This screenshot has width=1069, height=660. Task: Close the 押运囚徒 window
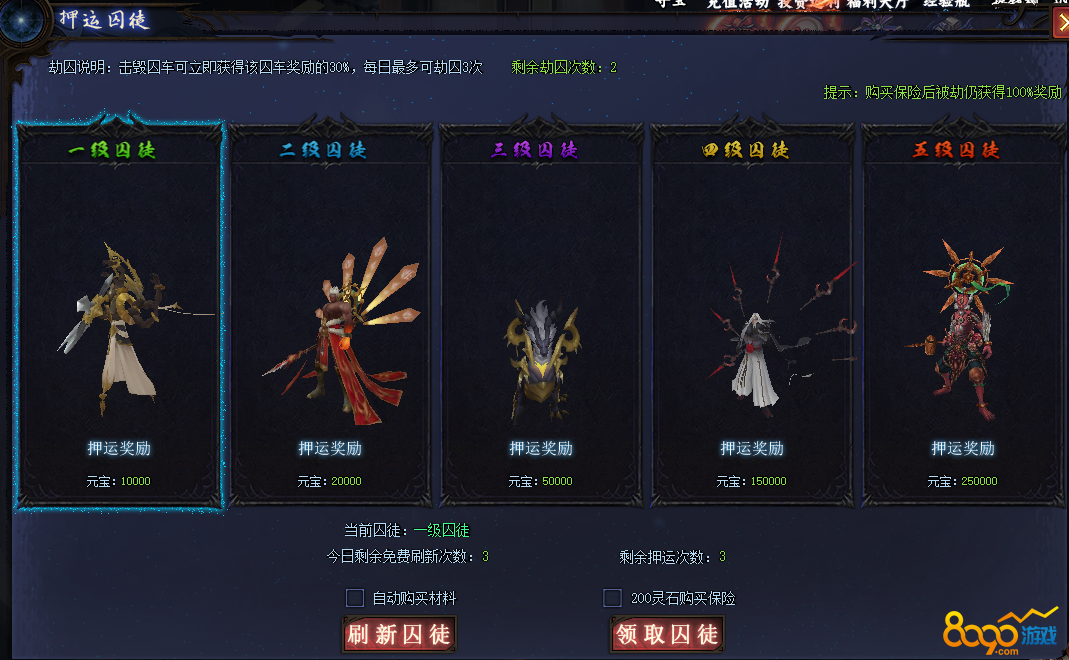coord(1061,24)
